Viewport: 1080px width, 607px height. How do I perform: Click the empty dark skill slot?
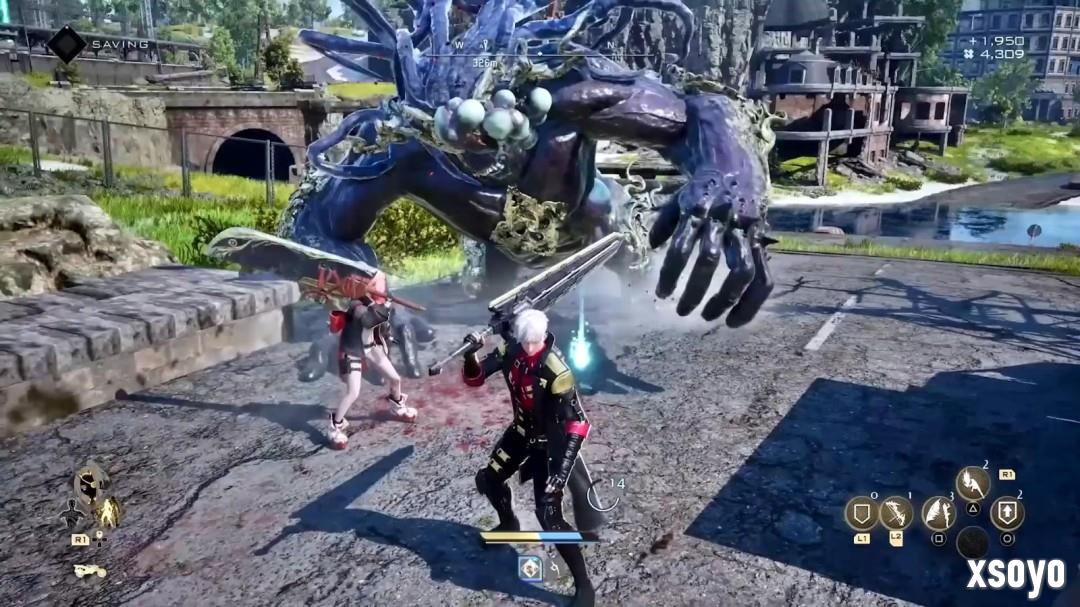tap(972, 542)
